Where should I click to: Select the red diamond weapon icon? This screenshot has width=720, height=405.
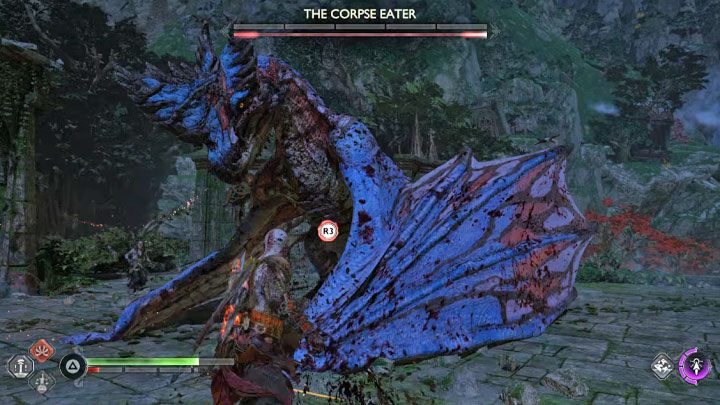click(x=41, y=350)
